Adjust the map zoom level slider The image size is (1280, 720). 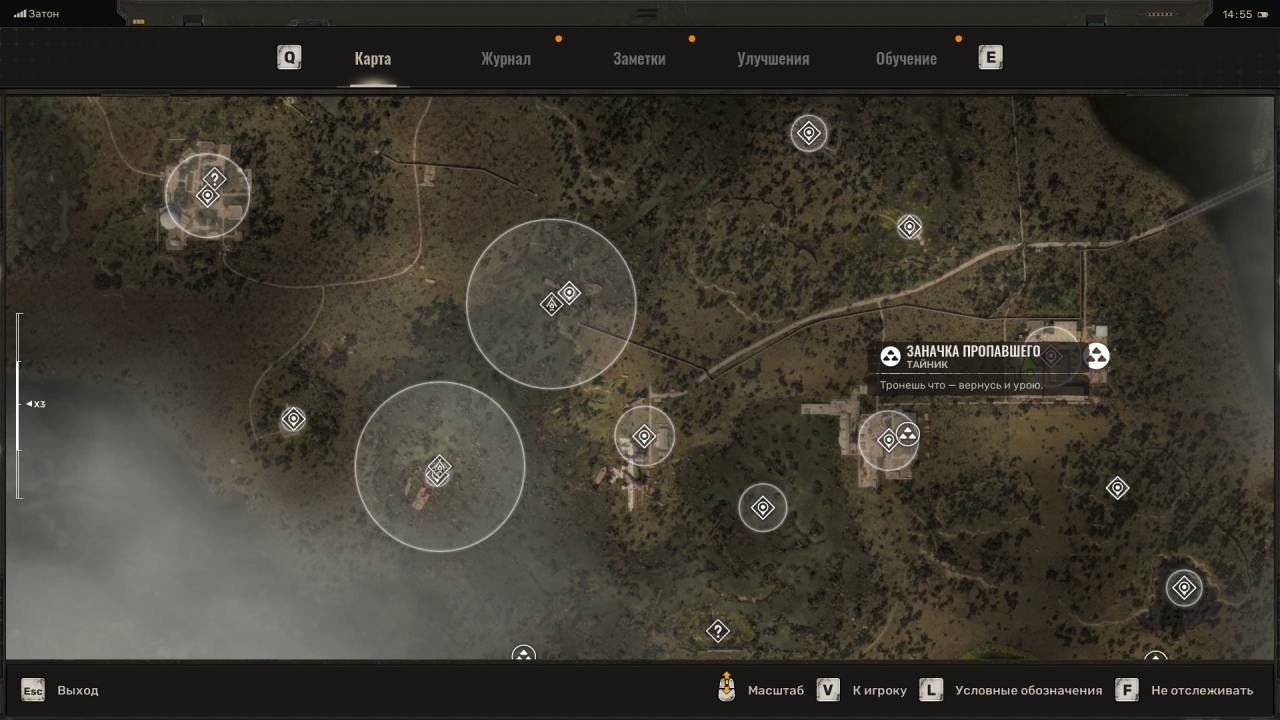tap(18, 405)
